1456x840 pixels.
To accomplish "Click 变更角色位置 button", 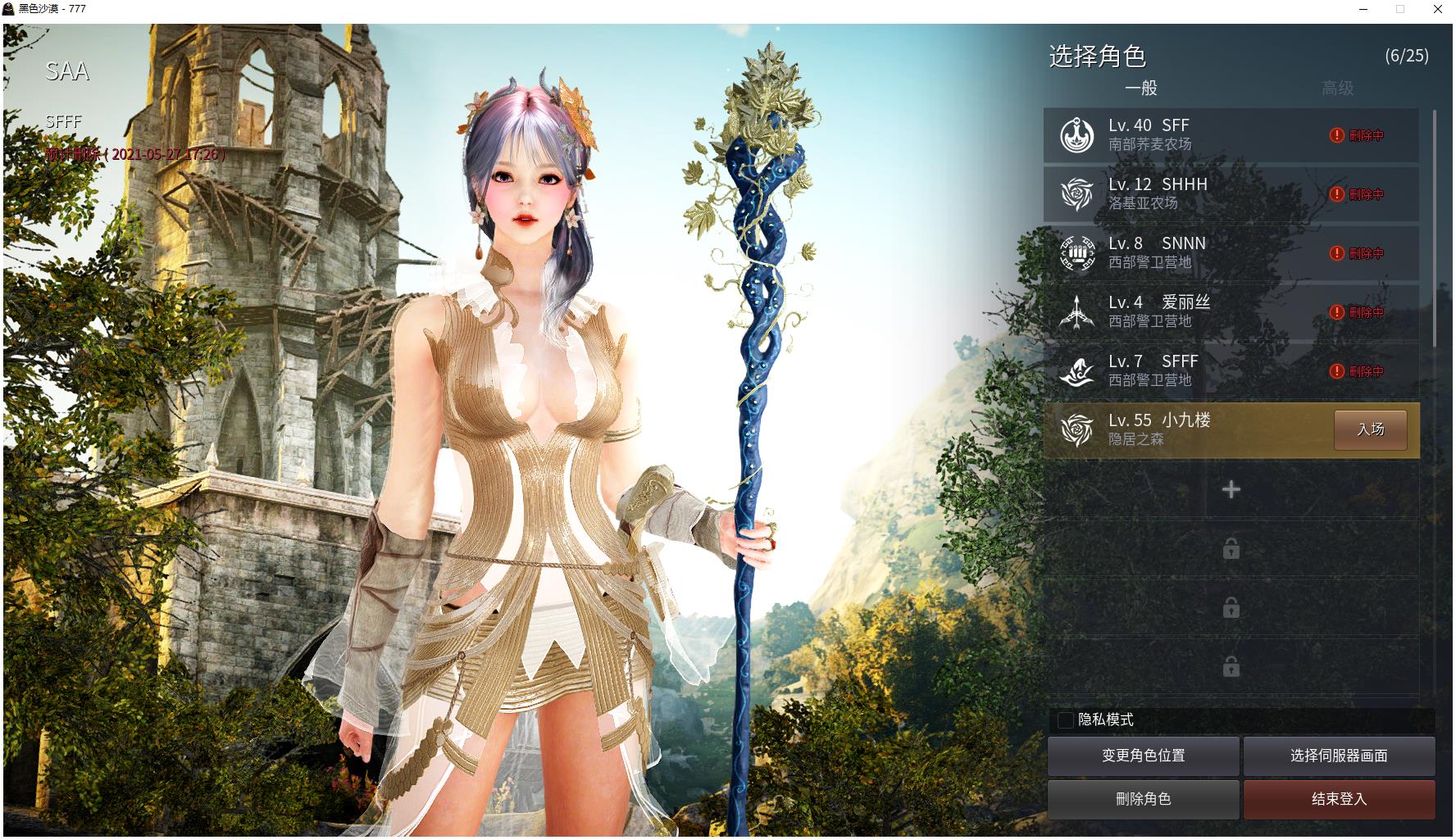I will [x=1143, y=756].
